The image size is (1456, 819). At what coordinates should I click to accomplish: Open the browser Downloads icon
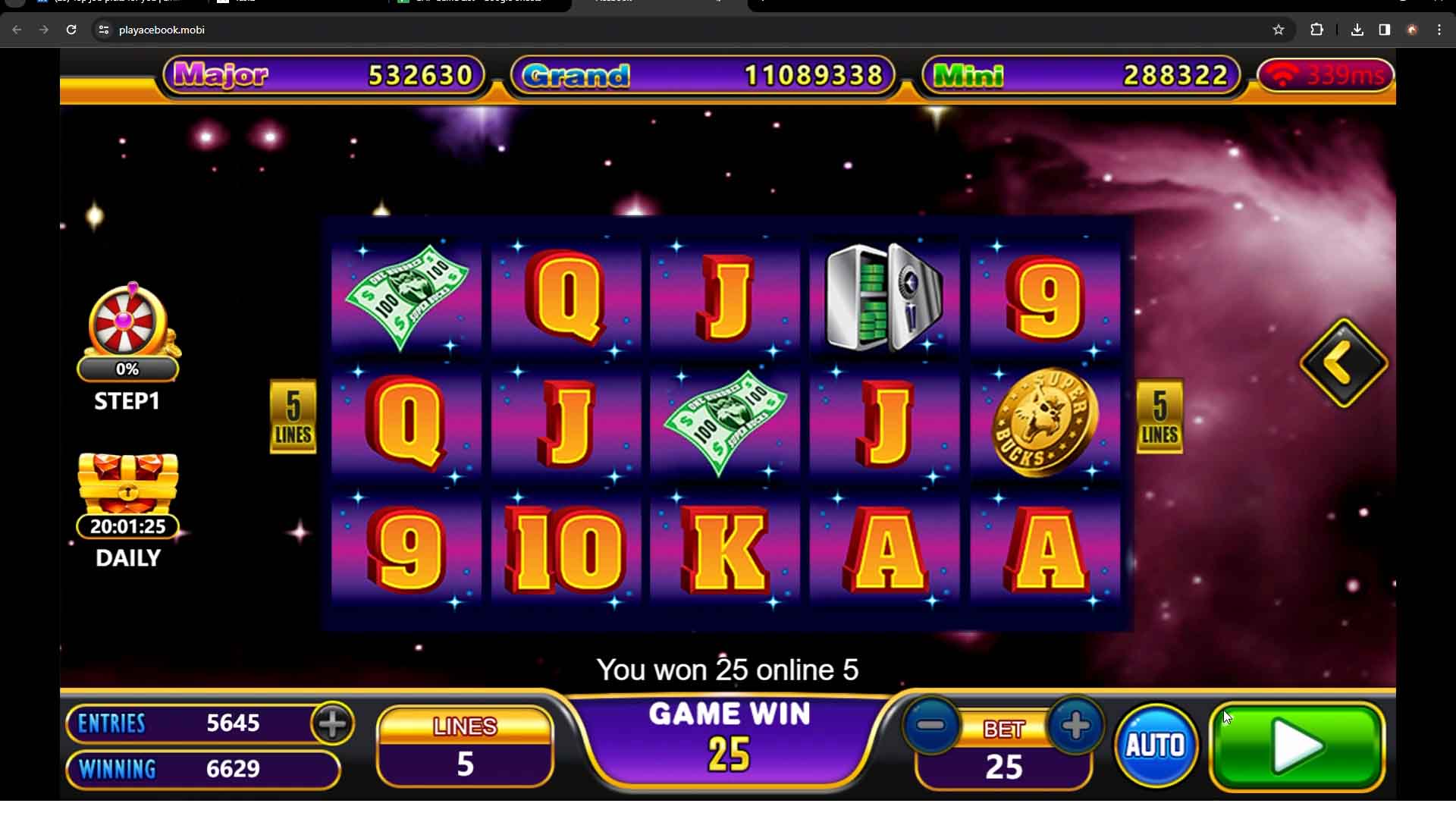tap(1357, 30)
